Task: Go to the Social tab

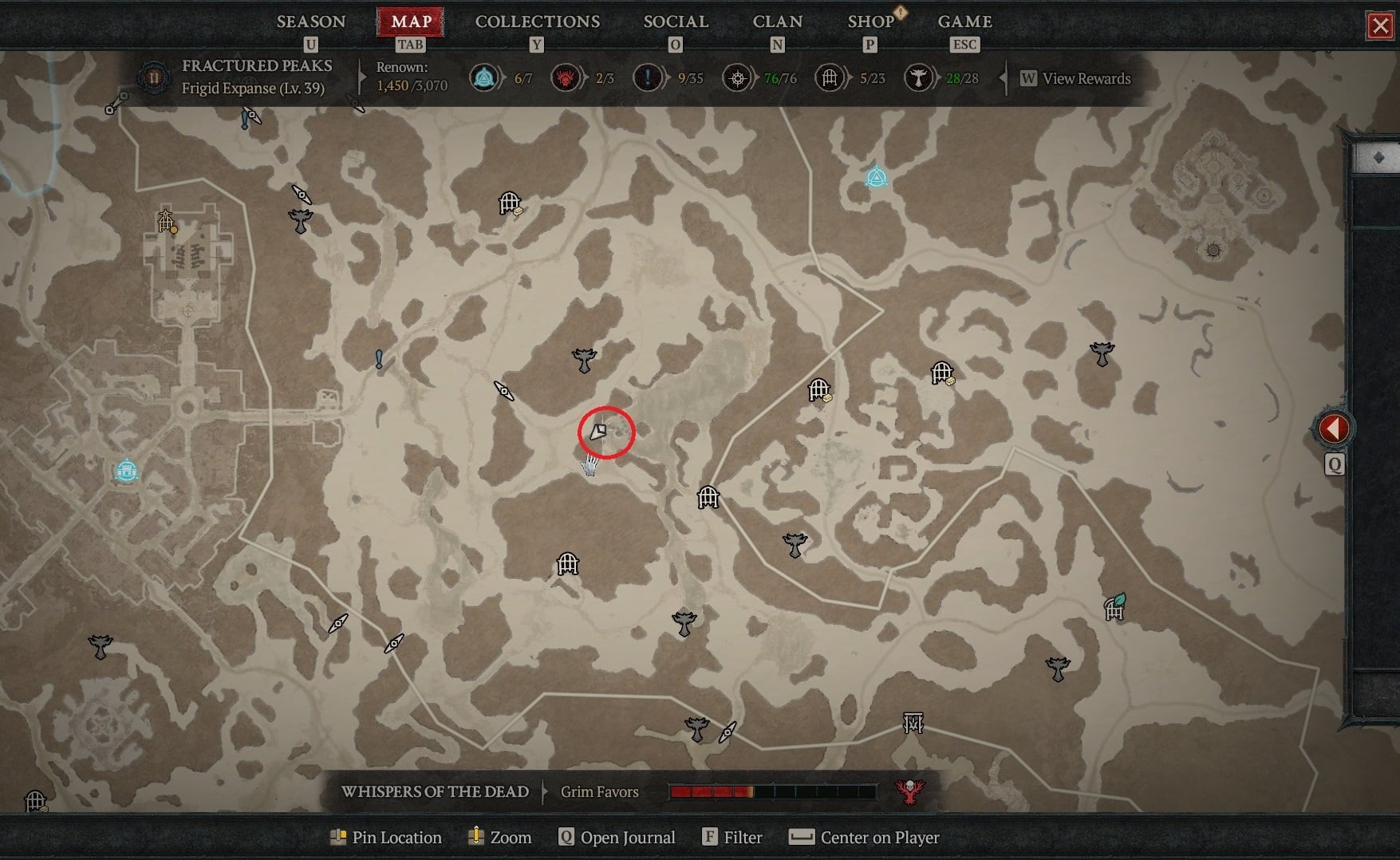Action: [x=676, y=22]
